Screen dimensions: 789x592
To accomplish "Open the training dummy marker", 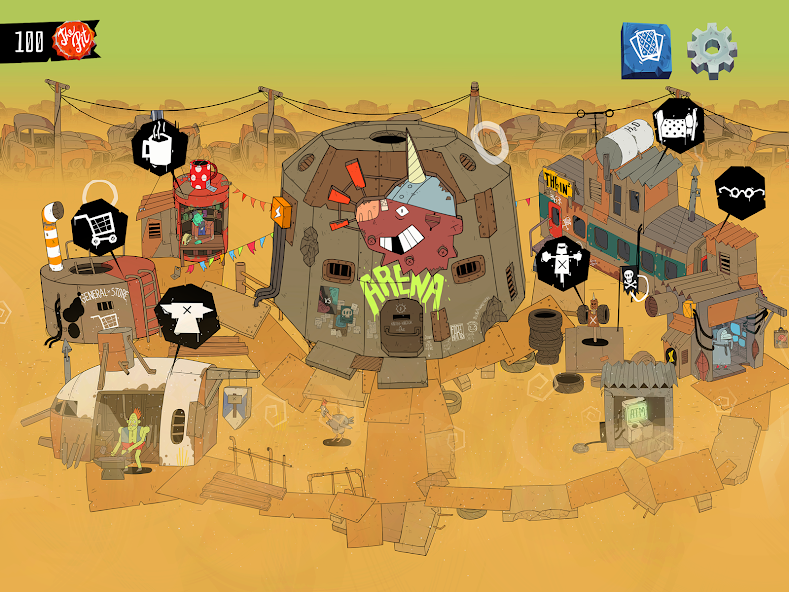I will point(560,264).
